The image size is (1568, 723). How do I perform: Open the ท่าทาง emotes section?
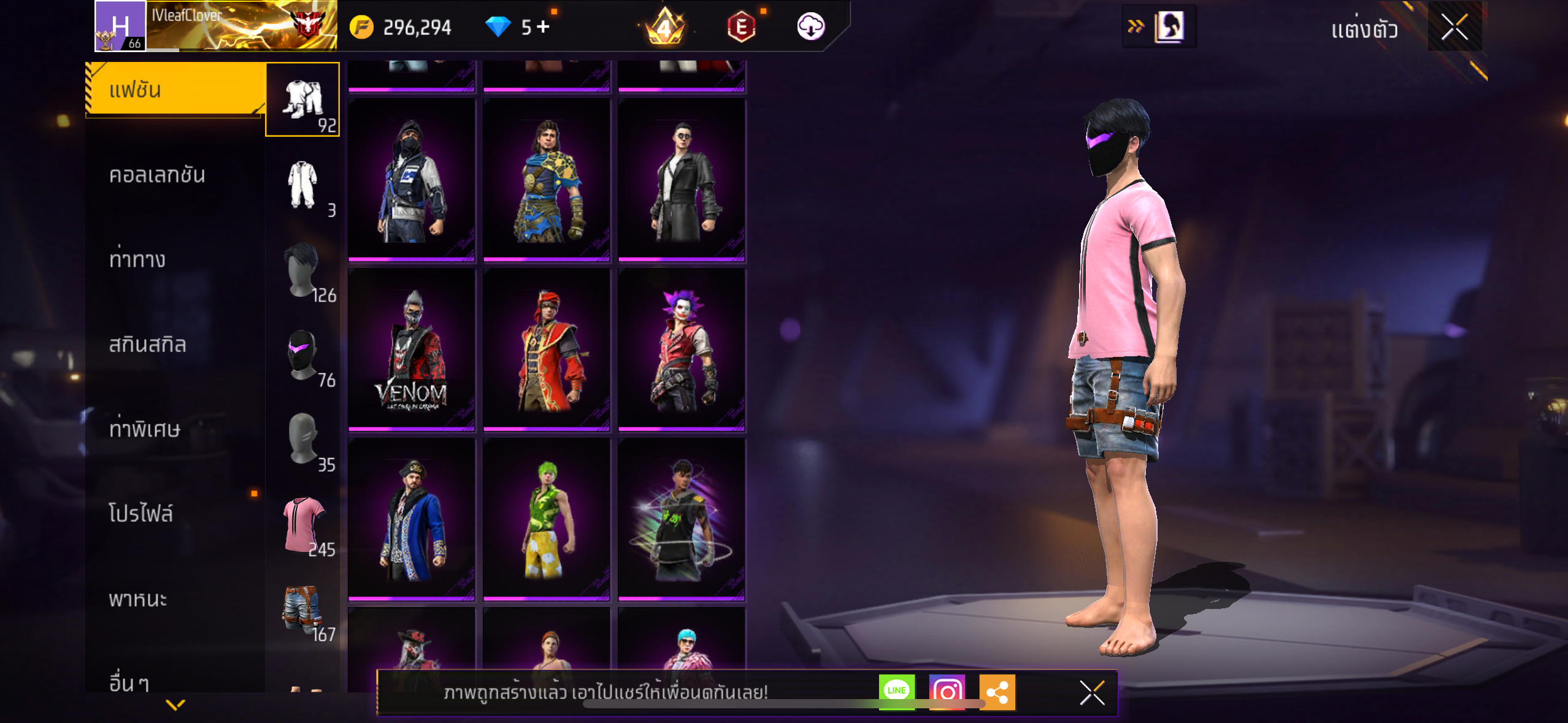[x=137, y=259]
